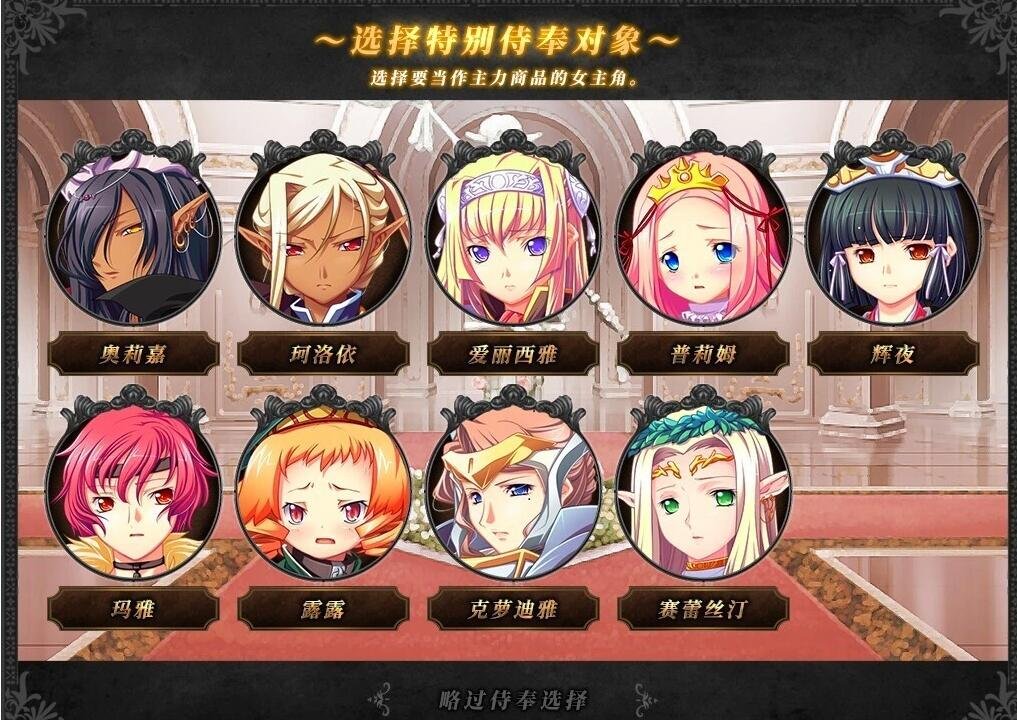
Task: Choose the 克萝迪雅 name button
Action: pos(513,608)
